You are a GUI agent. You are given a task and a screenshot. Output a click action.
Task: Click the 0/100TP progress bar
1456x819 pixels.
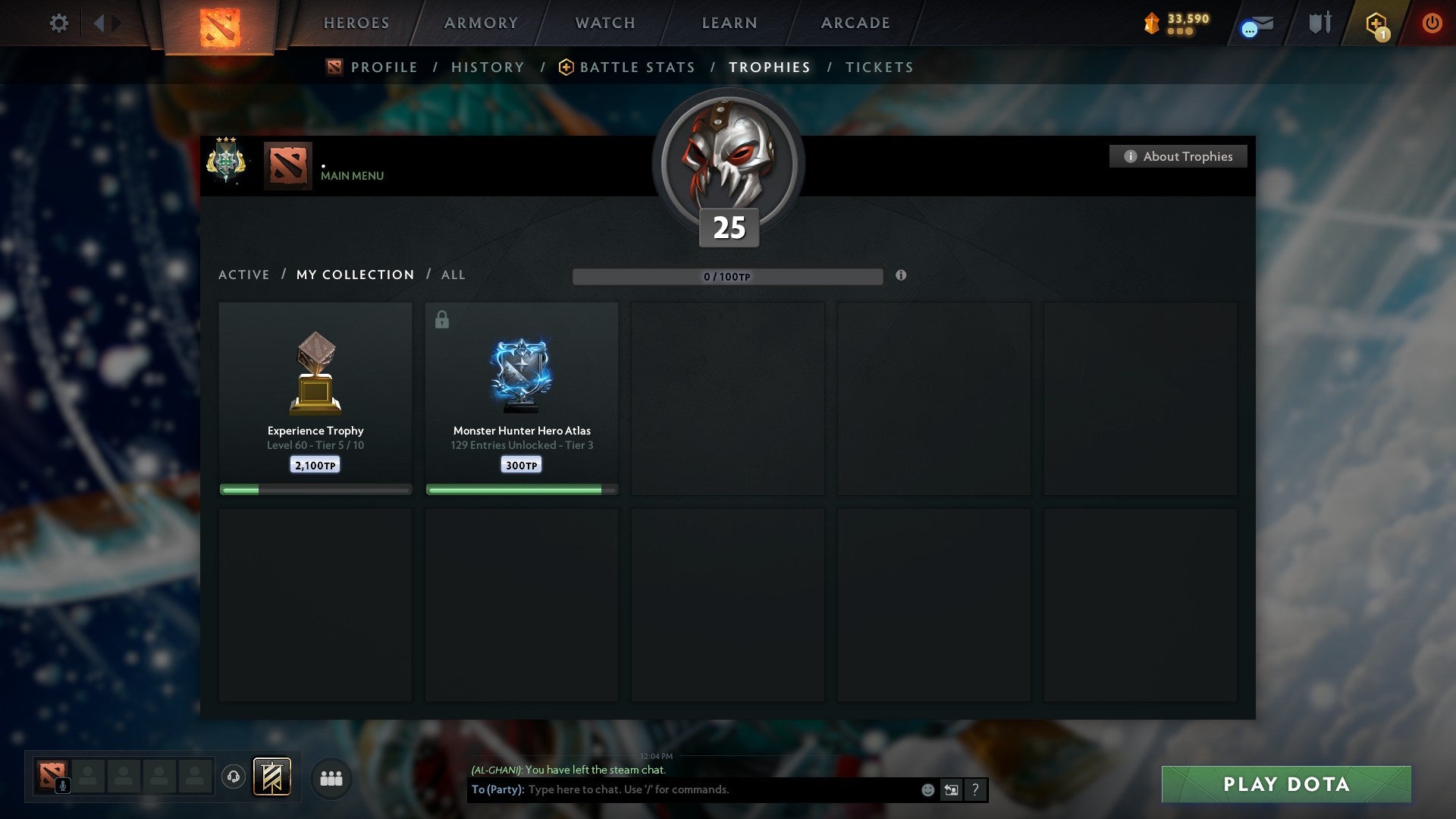(x=728, y=276)
